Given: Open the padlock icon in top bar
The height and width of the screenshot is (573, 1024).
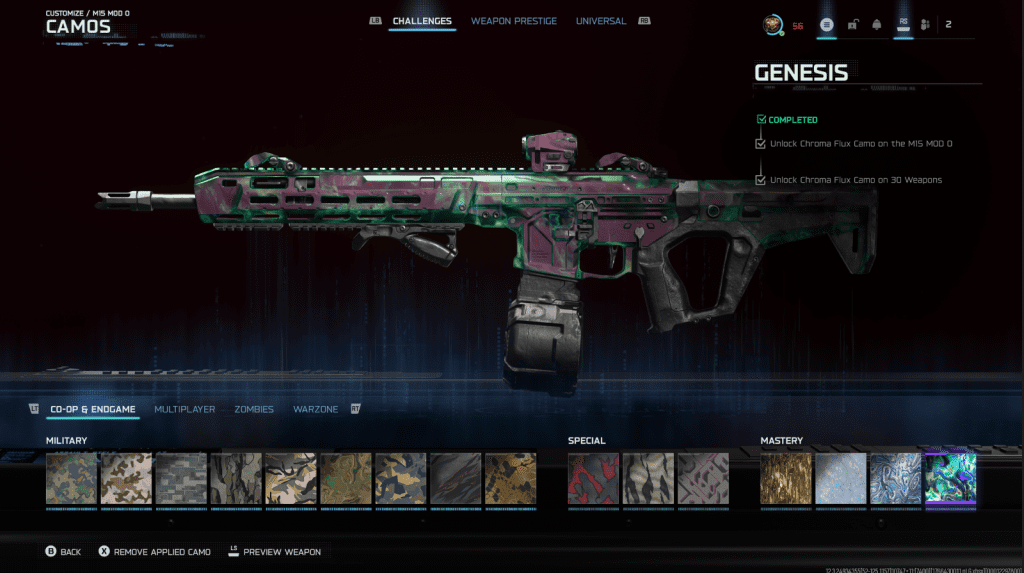Looking at the screenshot, I should tap(852, 25).
